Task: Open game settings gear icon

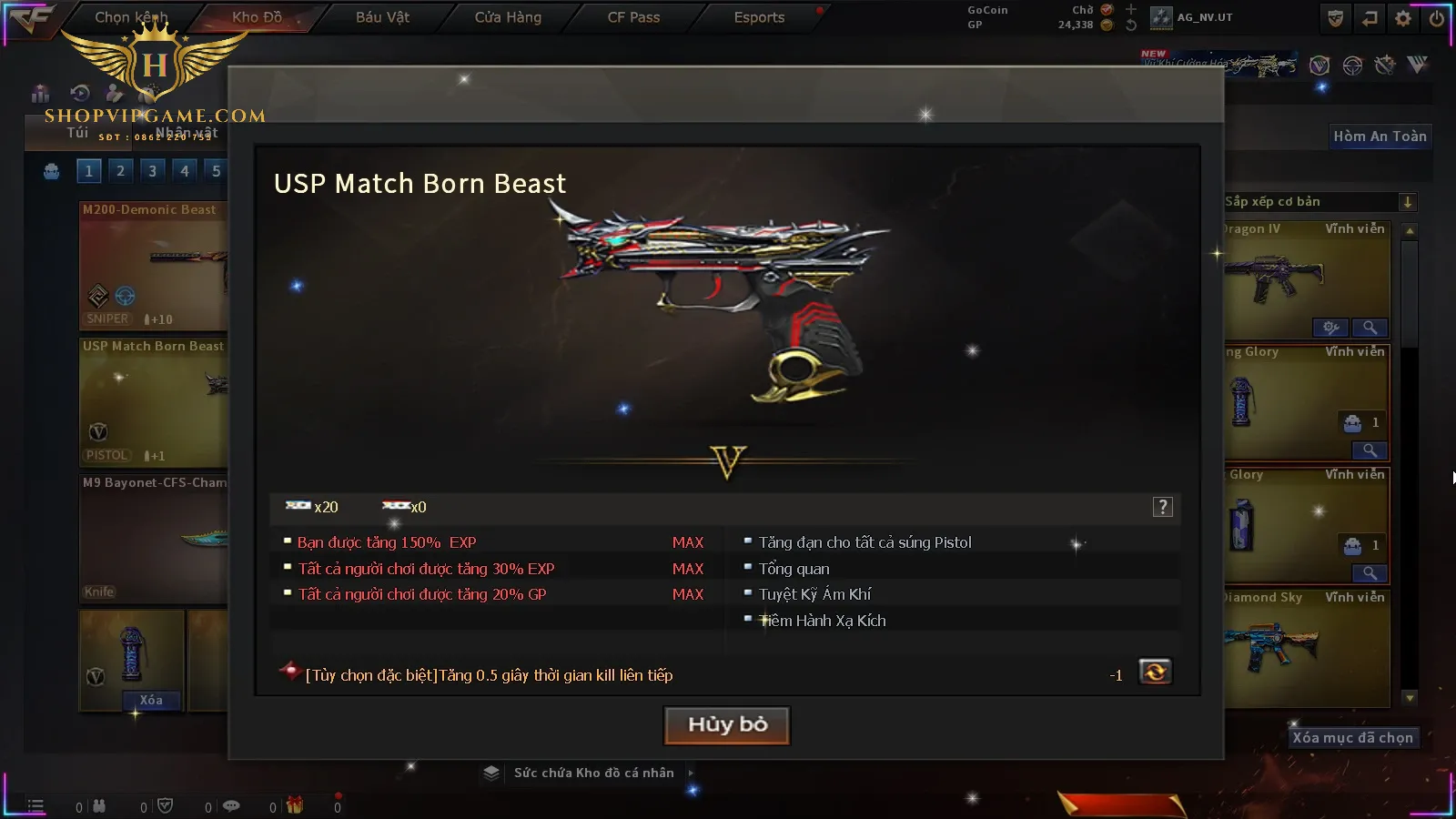Action: 1403,18
